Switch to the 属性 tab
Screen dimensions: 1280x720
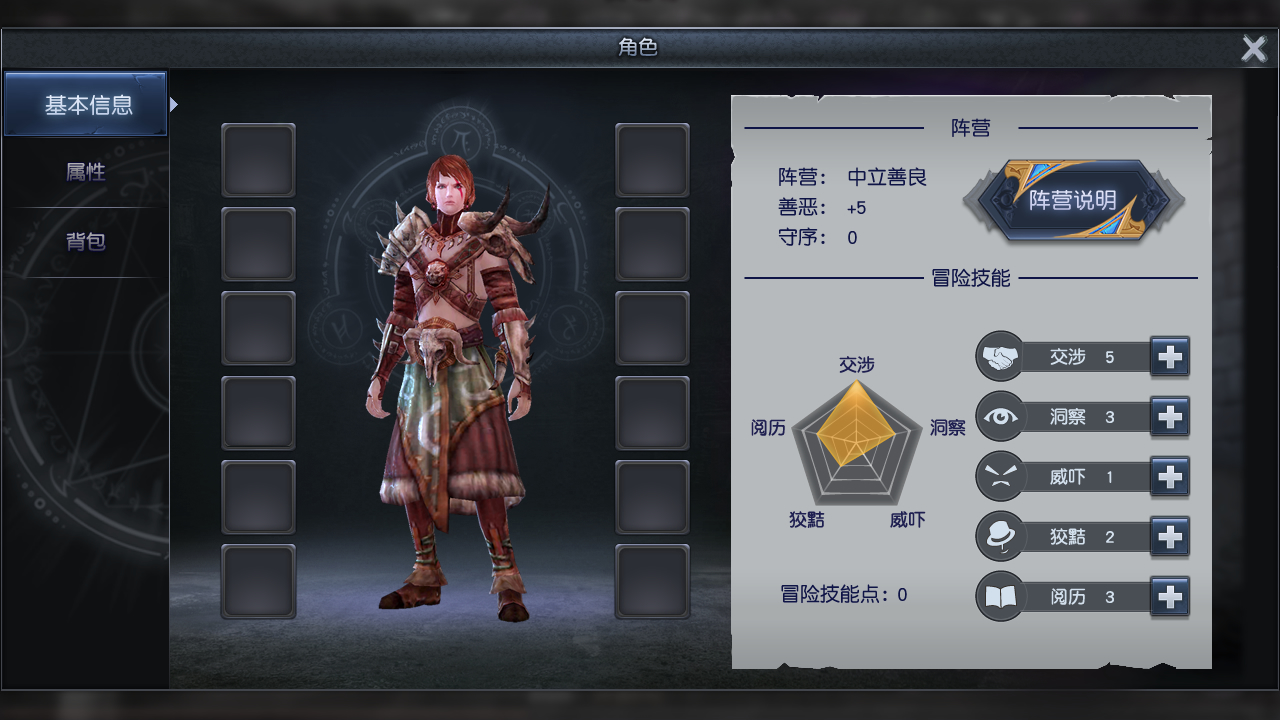click(x=83, y=171)
